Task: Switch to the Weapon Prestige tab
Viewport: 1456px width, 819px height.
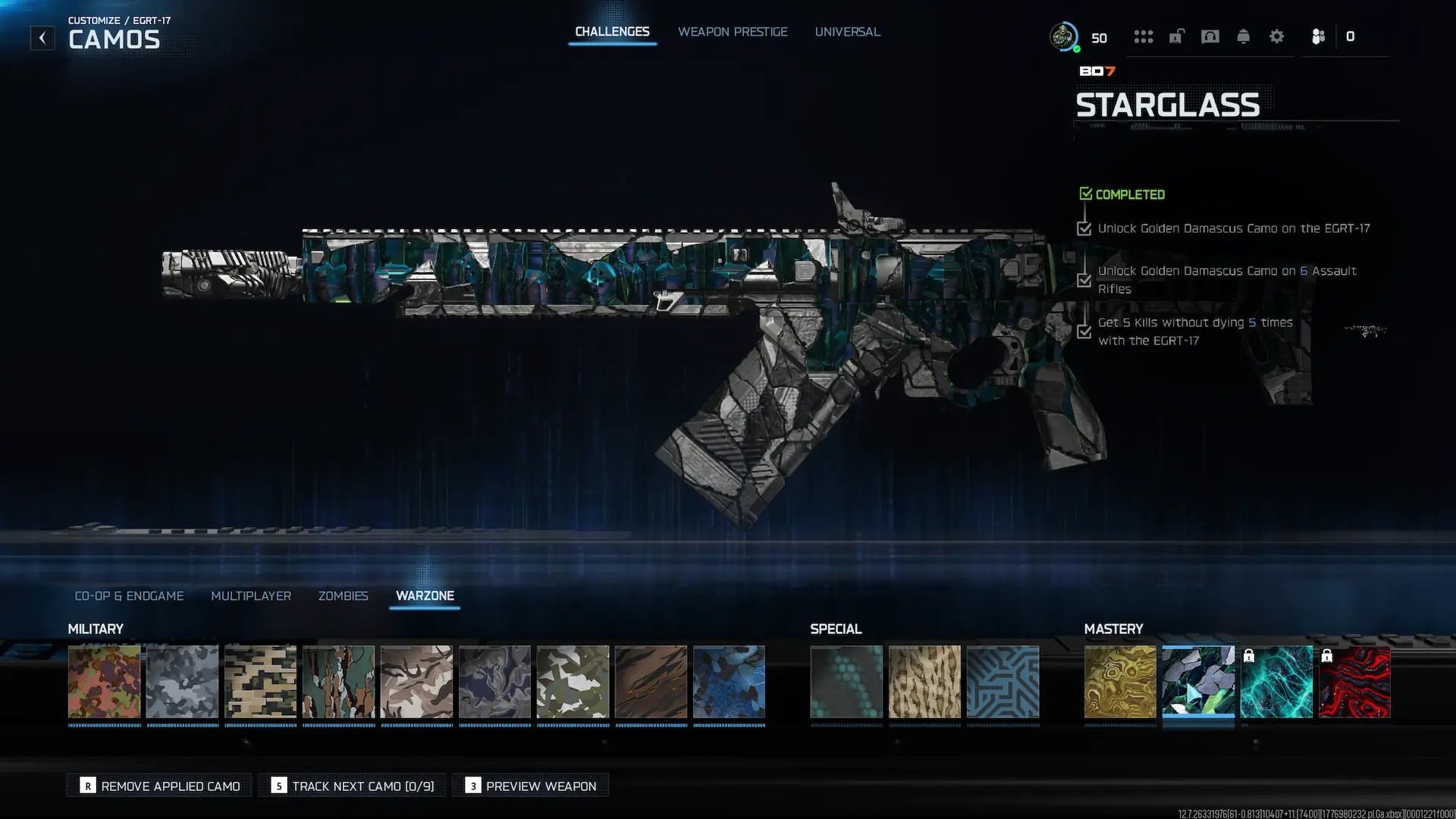Action: [733, 32]
